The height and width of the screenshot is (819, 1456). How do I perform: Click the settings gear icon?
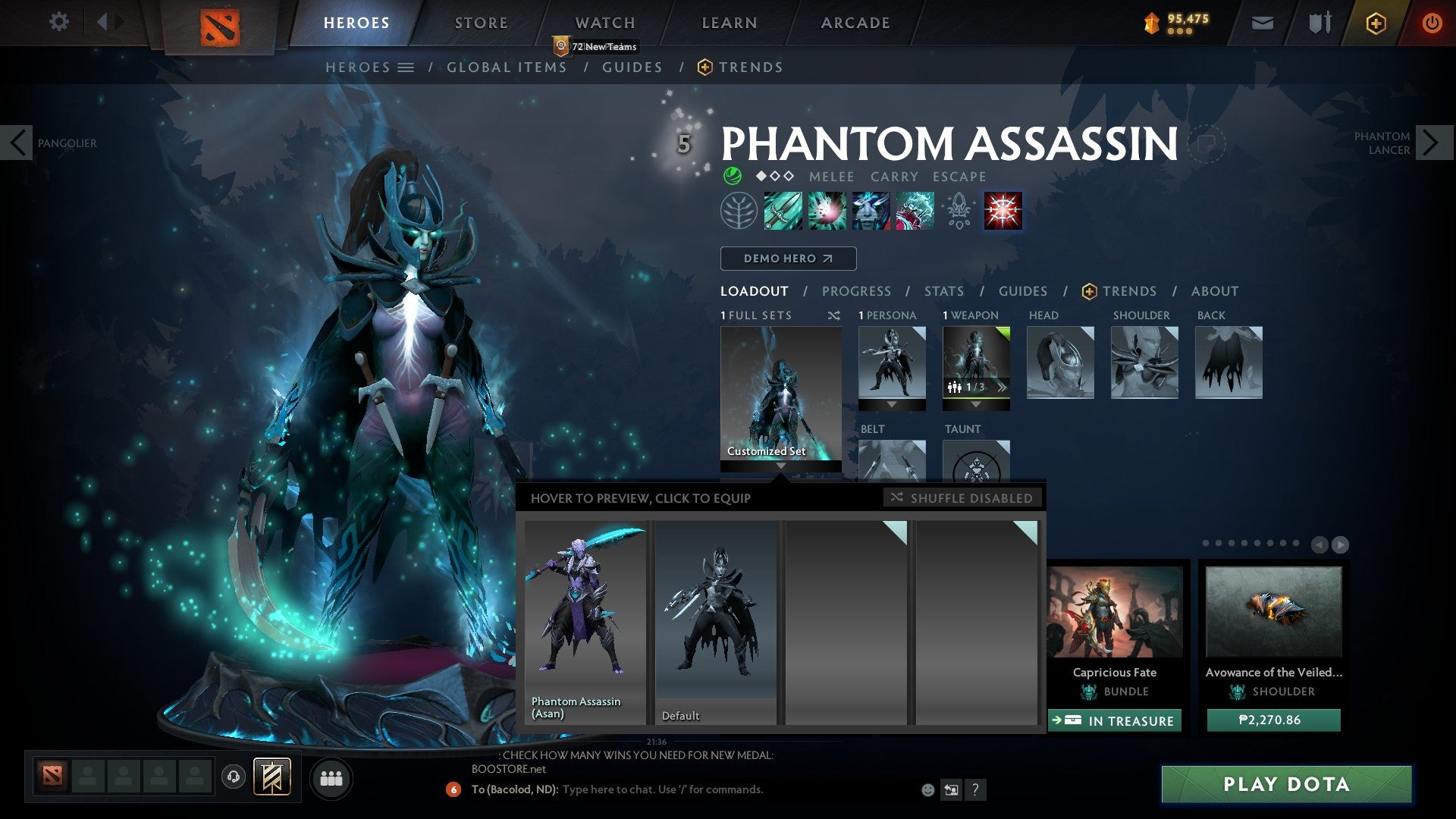click(x=58, y=21)
